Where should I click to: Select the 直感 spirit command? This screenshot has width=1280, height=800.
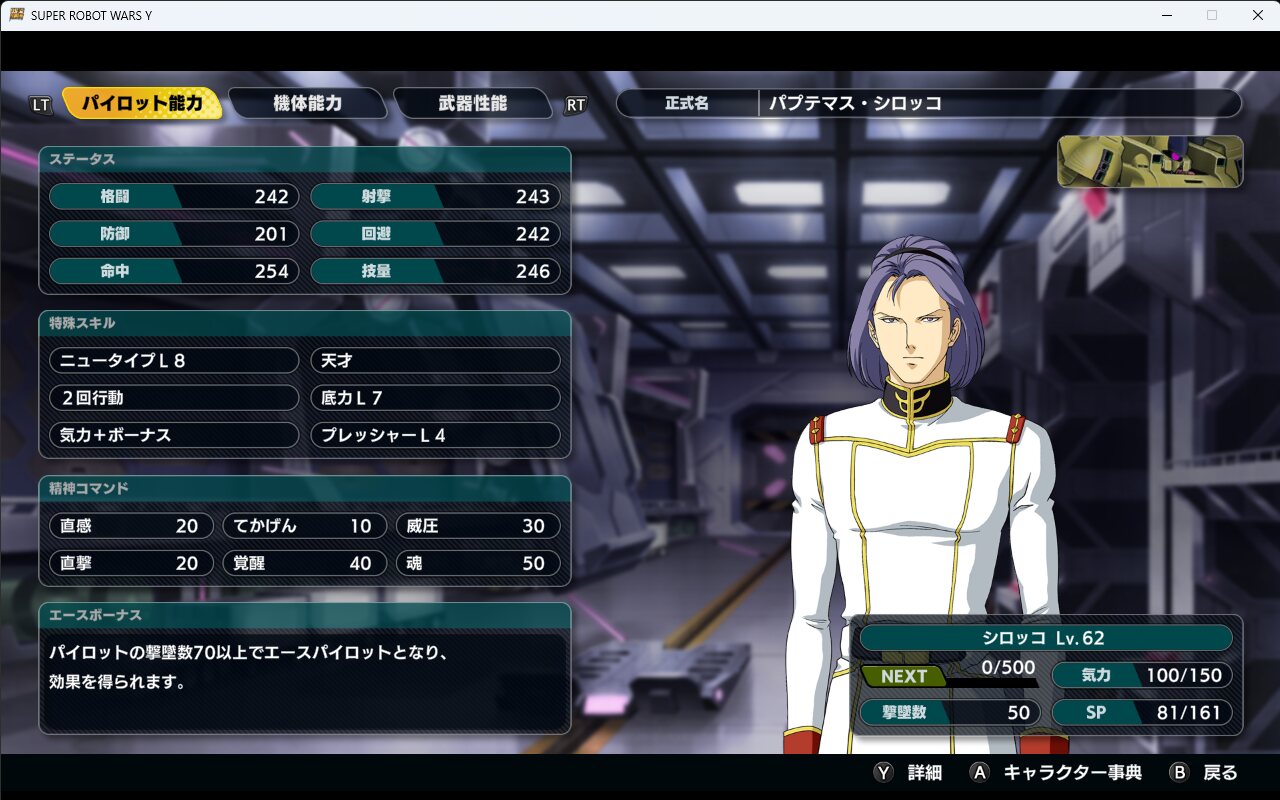pos(131,526)
